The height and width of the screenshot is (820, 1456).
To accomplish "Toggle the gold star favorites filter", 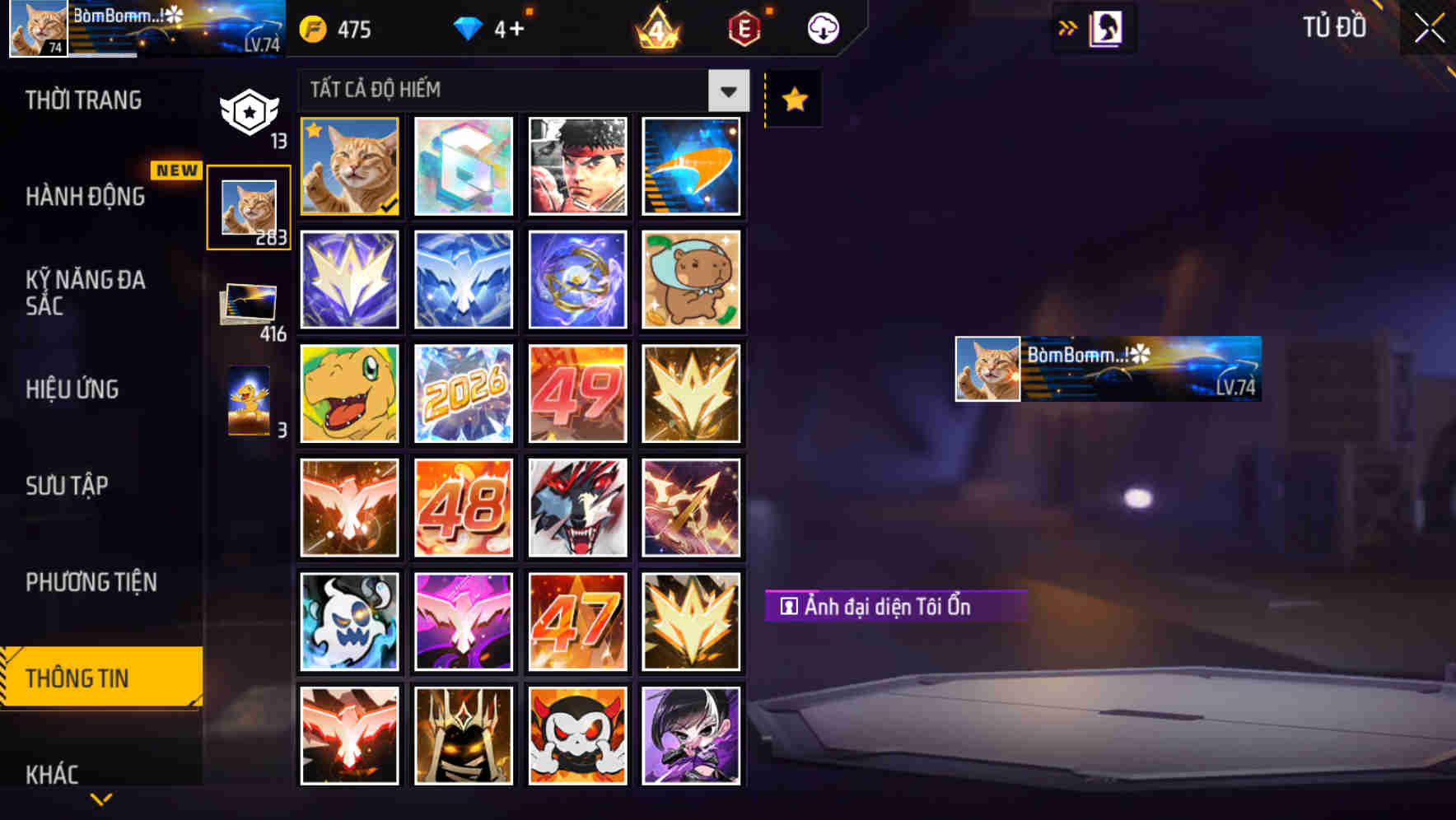I will click(x=792, y=99).
